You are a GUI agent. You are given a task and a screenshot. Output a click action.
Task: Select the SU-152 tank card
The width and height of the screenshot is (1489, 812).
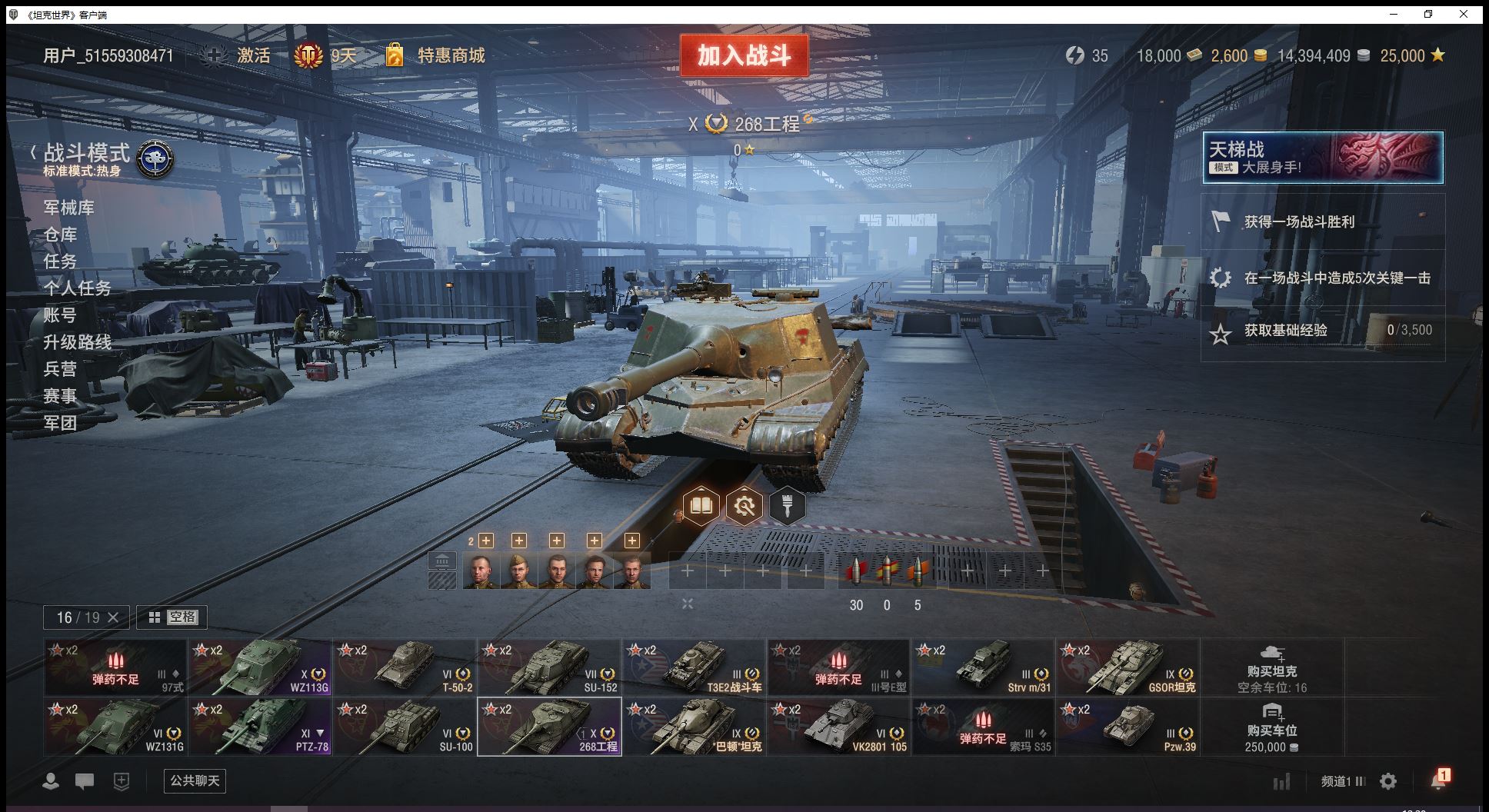click(549, 667)
